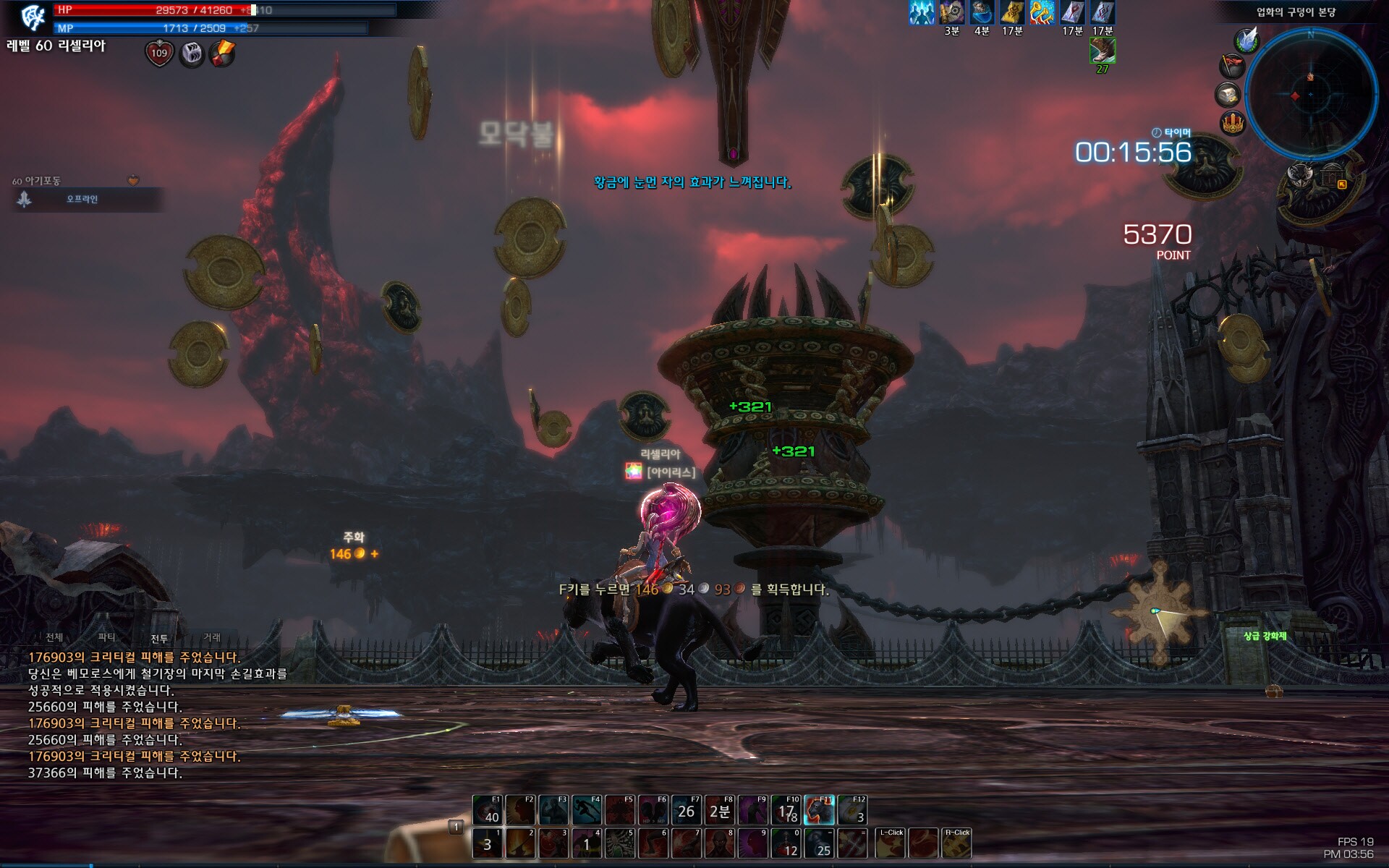
Task: Activate the F11 black panther mount skill
Action: [820, 810]
